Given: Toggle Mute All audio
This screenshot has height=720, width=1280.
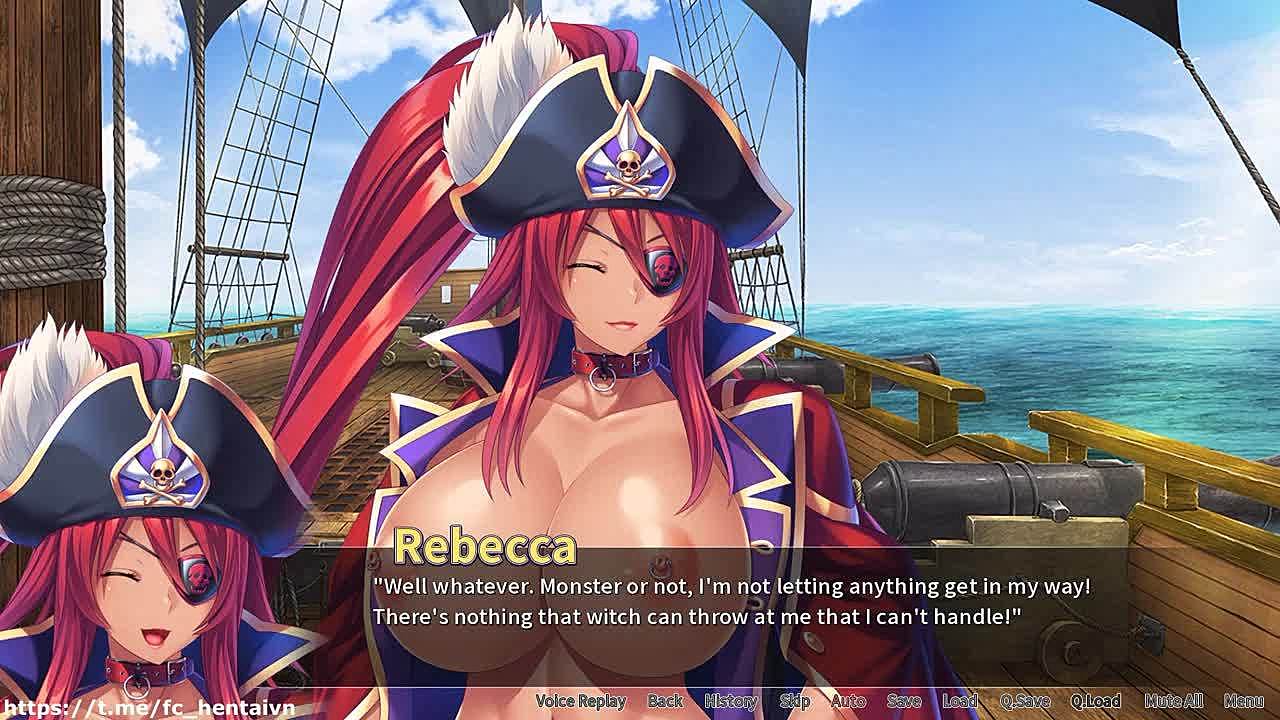Looking at the screenshot, I should coord(1174,701).
